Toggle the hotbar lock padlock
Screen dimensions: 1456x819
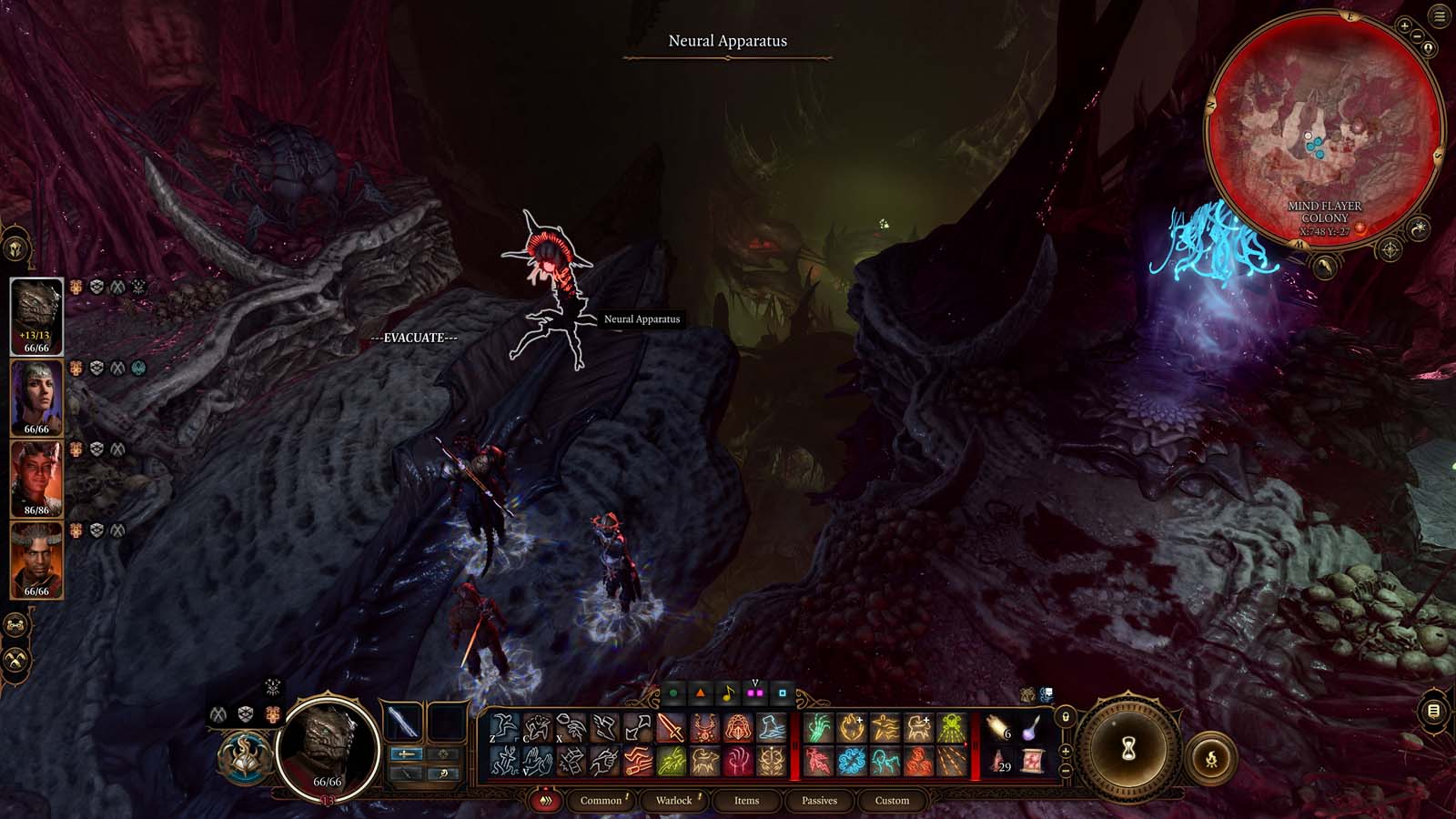click(x=1066, y=717)
